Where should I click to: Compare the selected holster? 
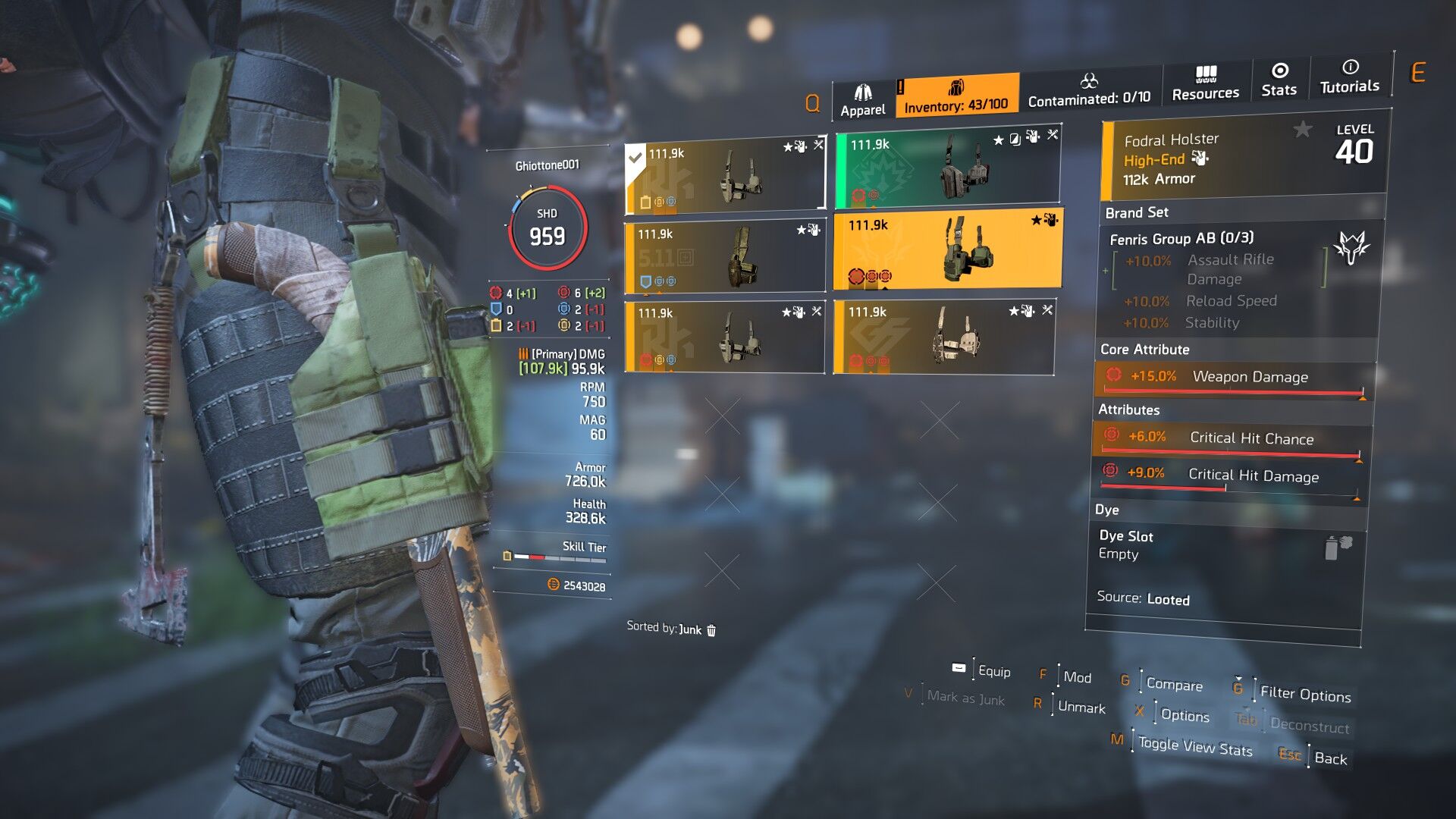[x=1174, y=684]
